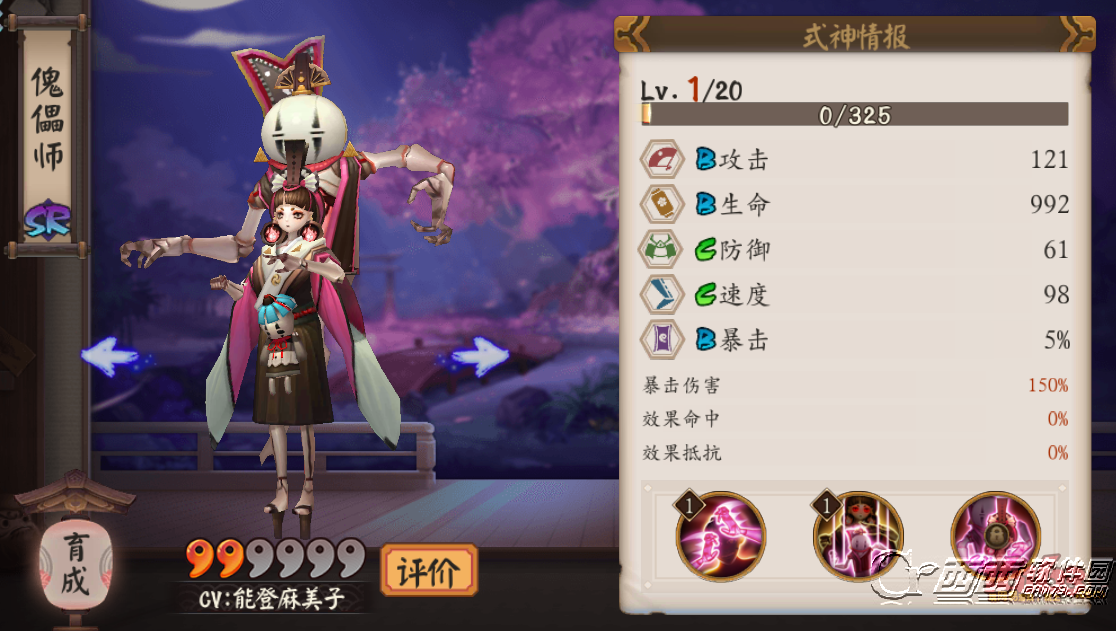The image size is (1116, 631).
Task: Click the 攻击 attack fan icon
Action: 662,160
